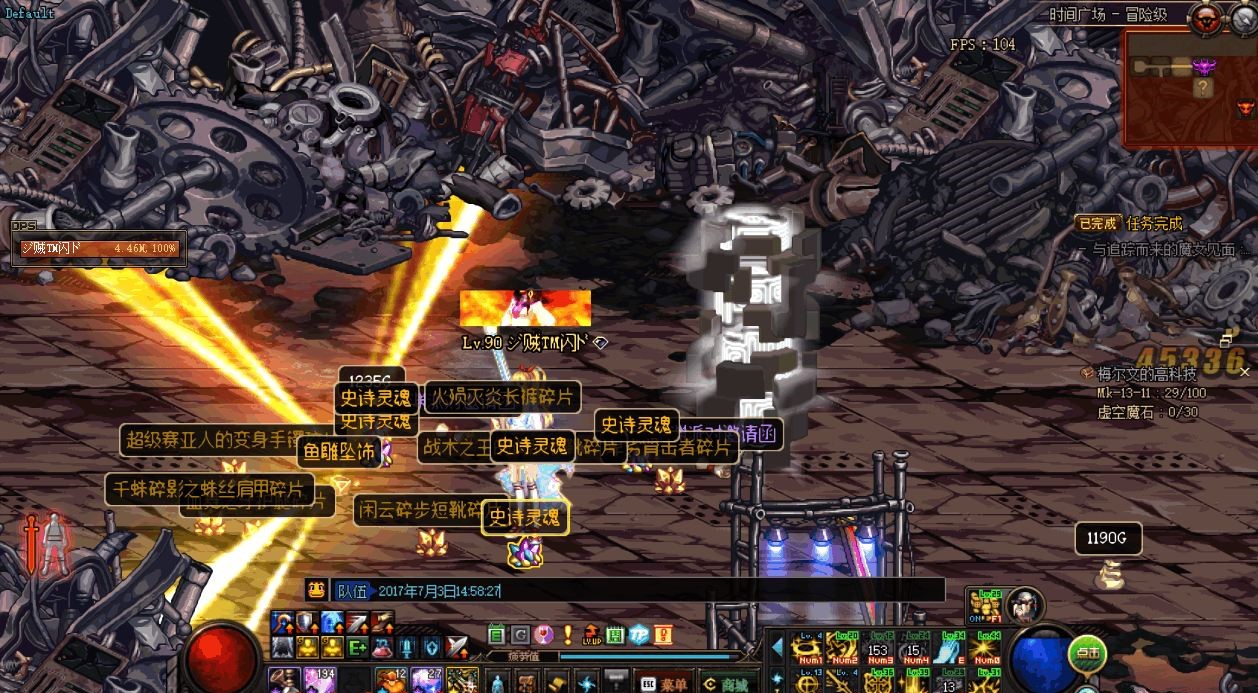Image resolution: width=1258 pixels, height=693 pixels.
Task: Open the blue TP icon
Action: (638, 634)
